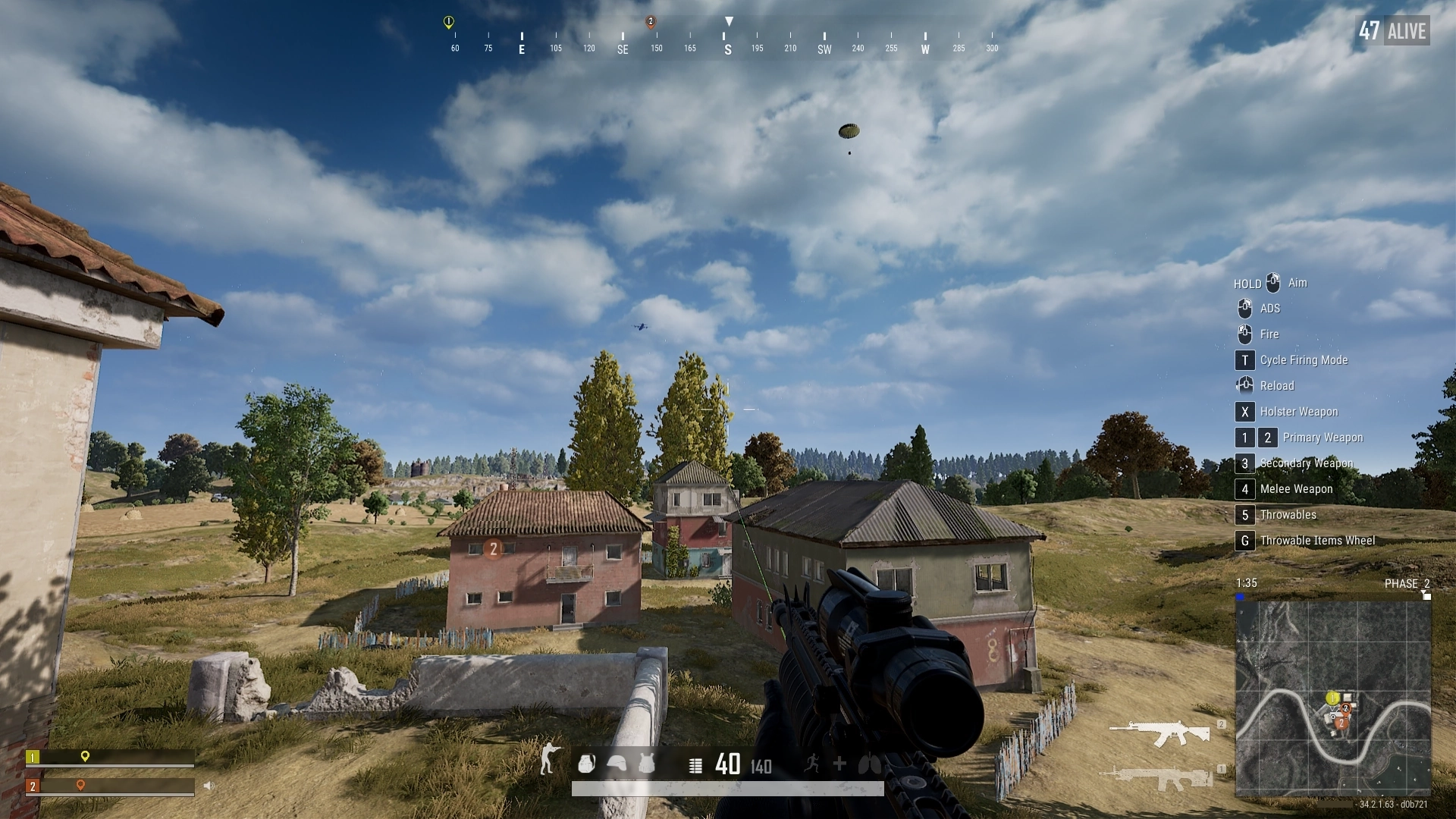Click the sprinting figure stamina icon
Screen dimensions: 1456x819
coord(813,764)
